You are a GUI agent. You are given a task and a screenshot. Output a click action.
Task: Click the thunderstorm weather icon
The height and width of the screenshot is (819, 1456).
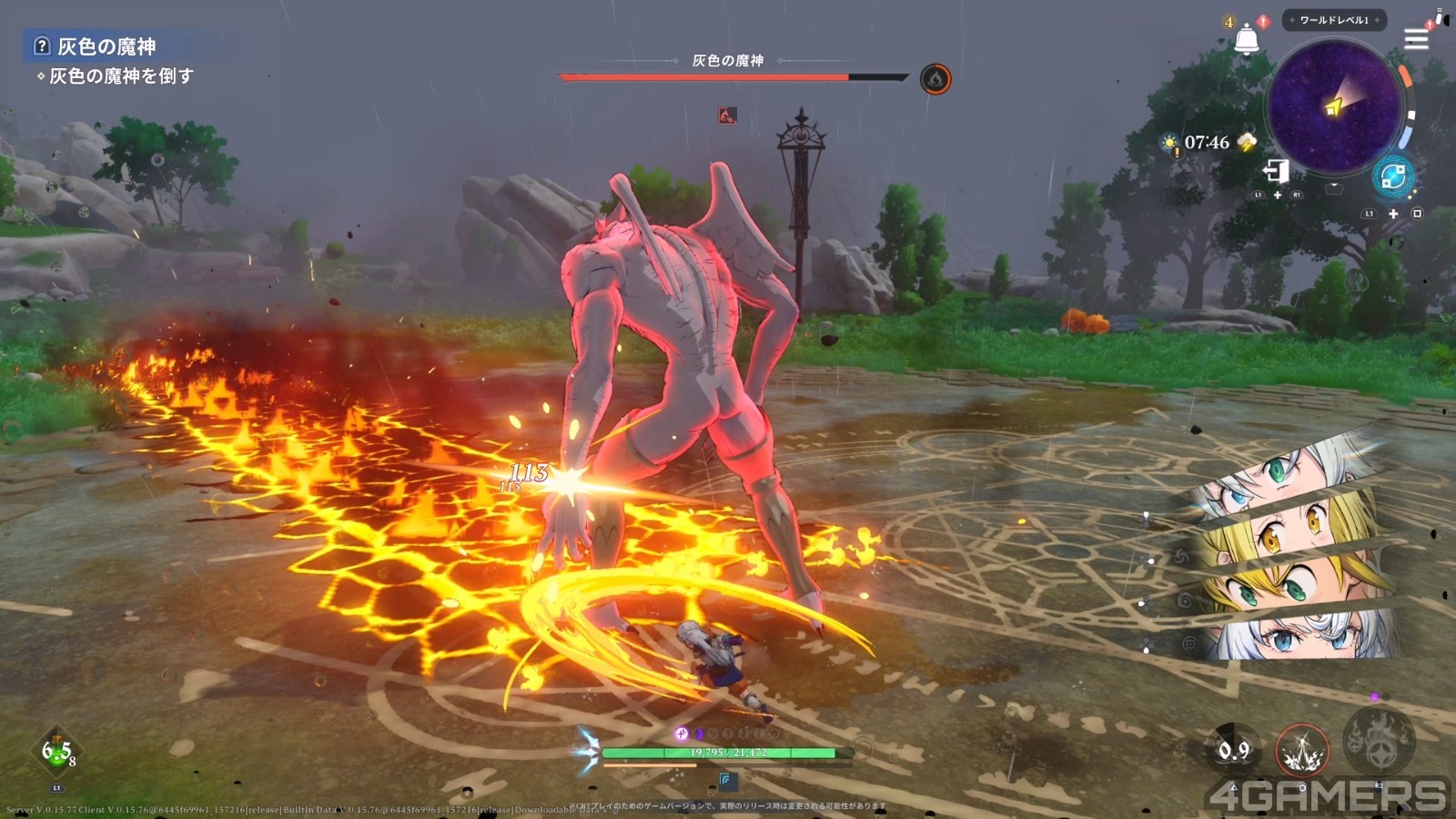coord(1248,142)
